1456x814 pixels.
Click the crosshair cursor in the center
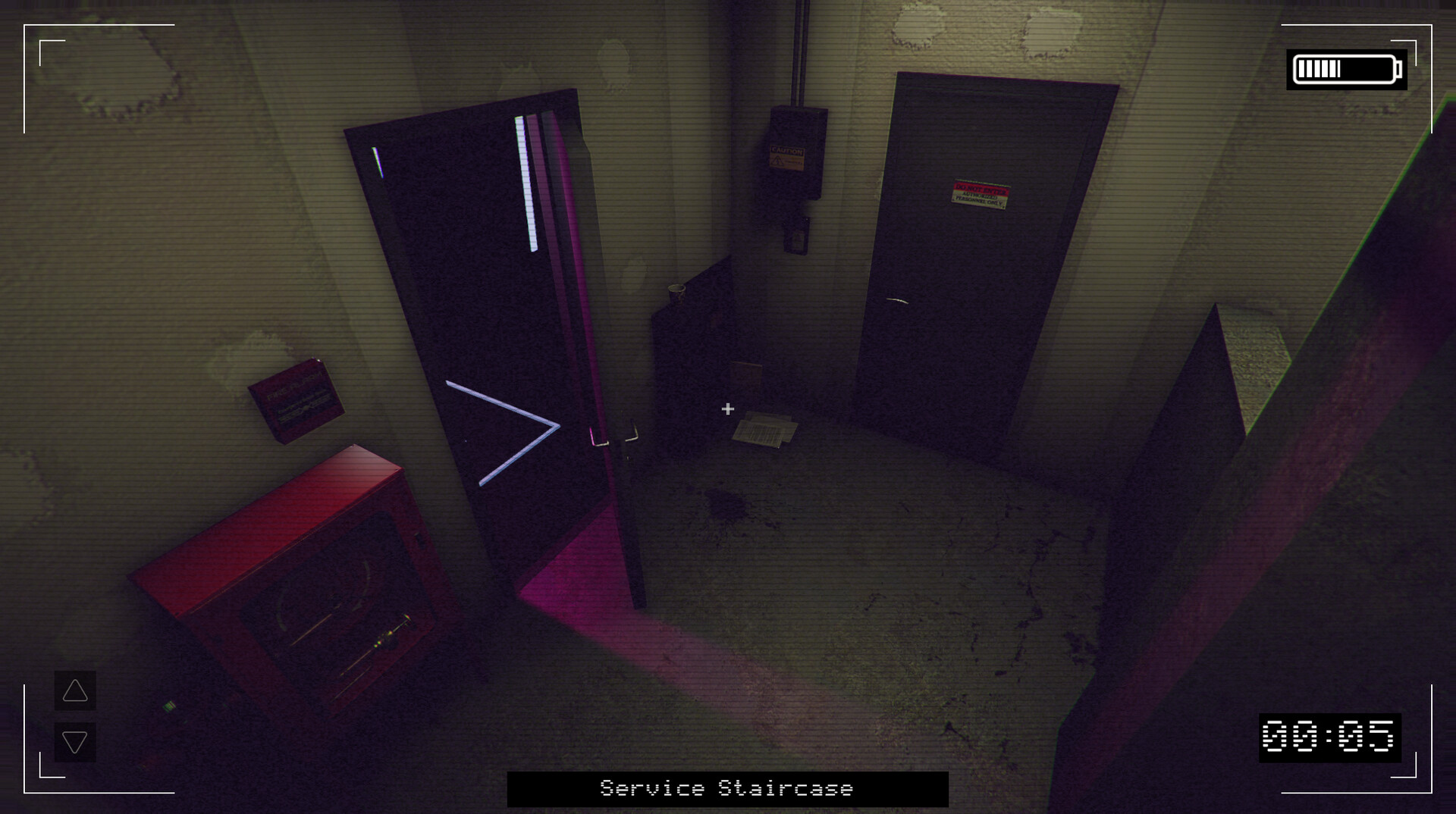click(x=728, y=409)
